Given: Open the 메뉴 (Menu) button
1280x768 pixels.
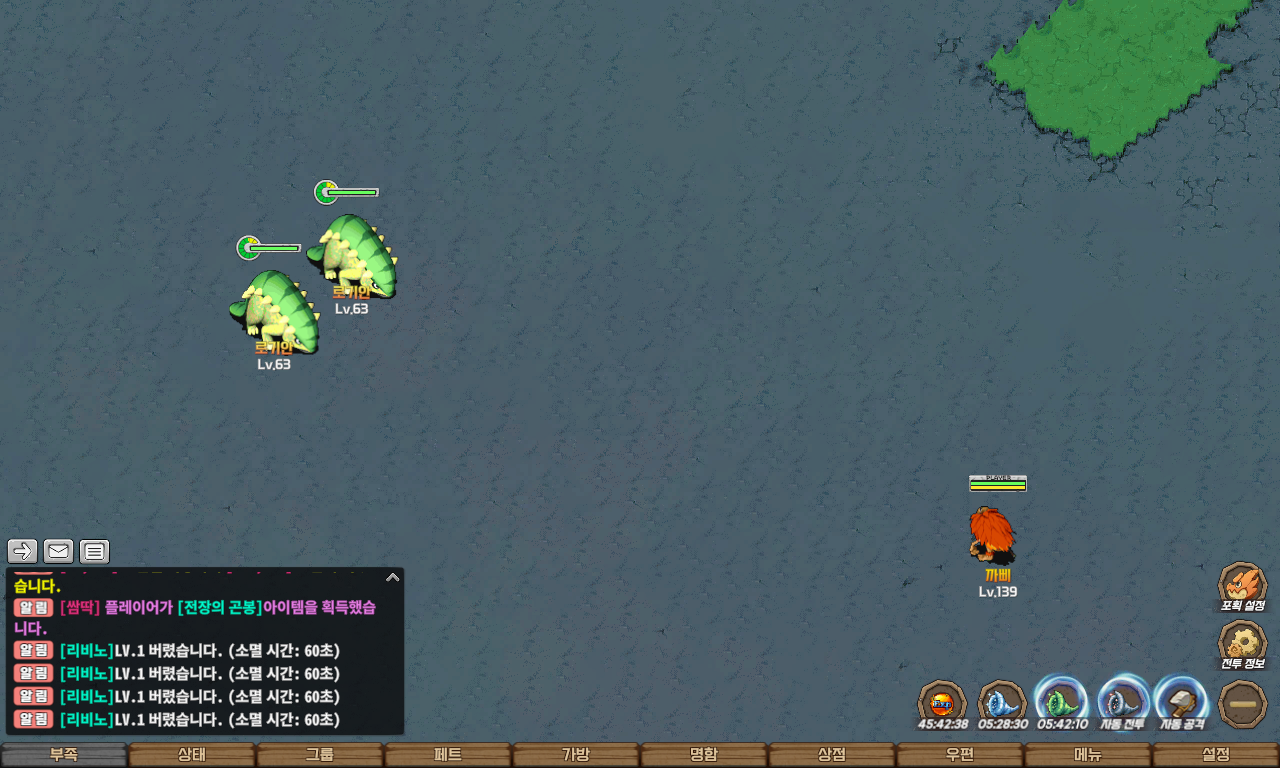Looking at the screenshot, I should (1088, 755).
